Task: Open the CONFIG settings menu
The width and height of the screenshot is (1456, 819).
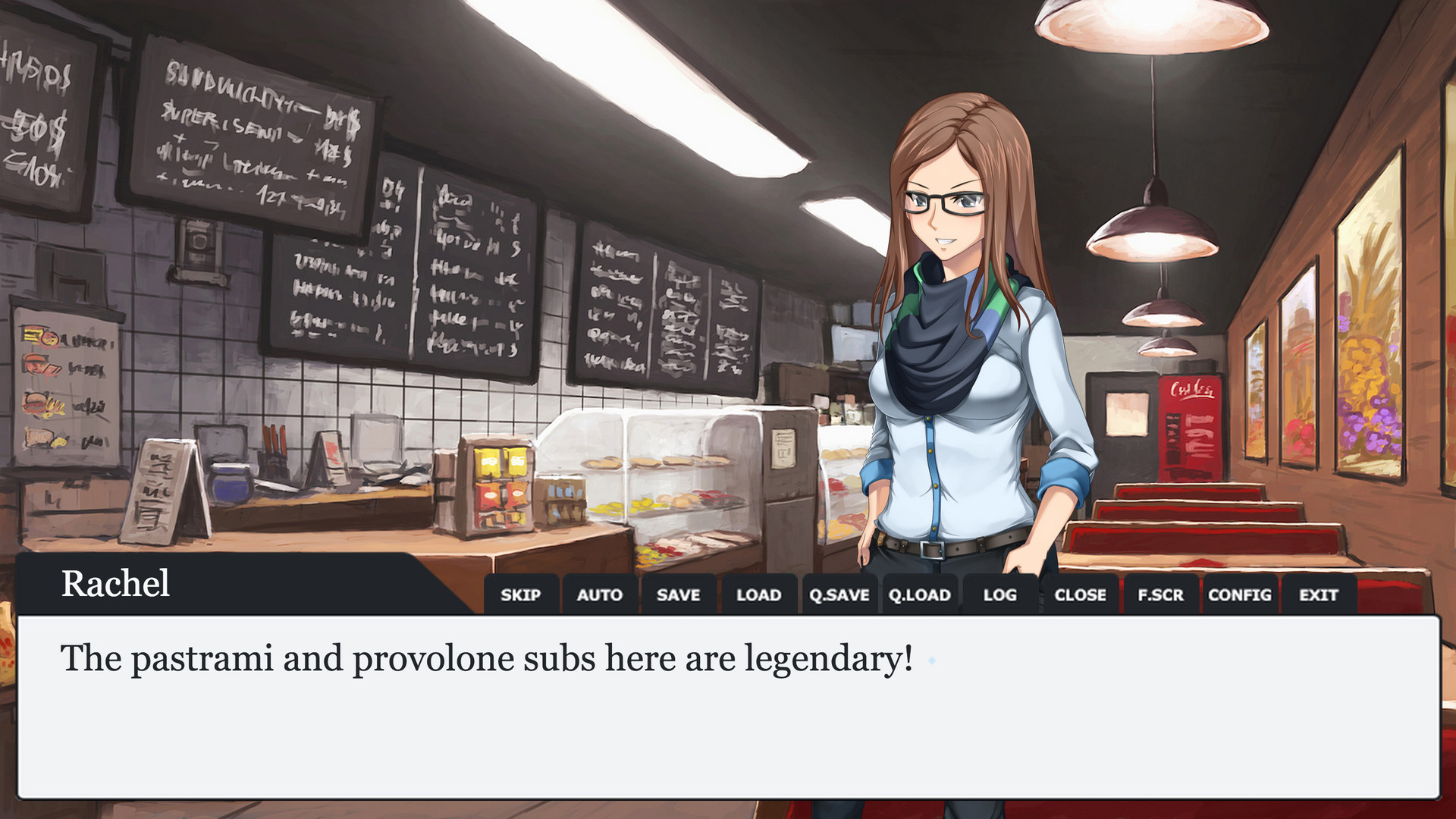Action: coord(1241,595)
